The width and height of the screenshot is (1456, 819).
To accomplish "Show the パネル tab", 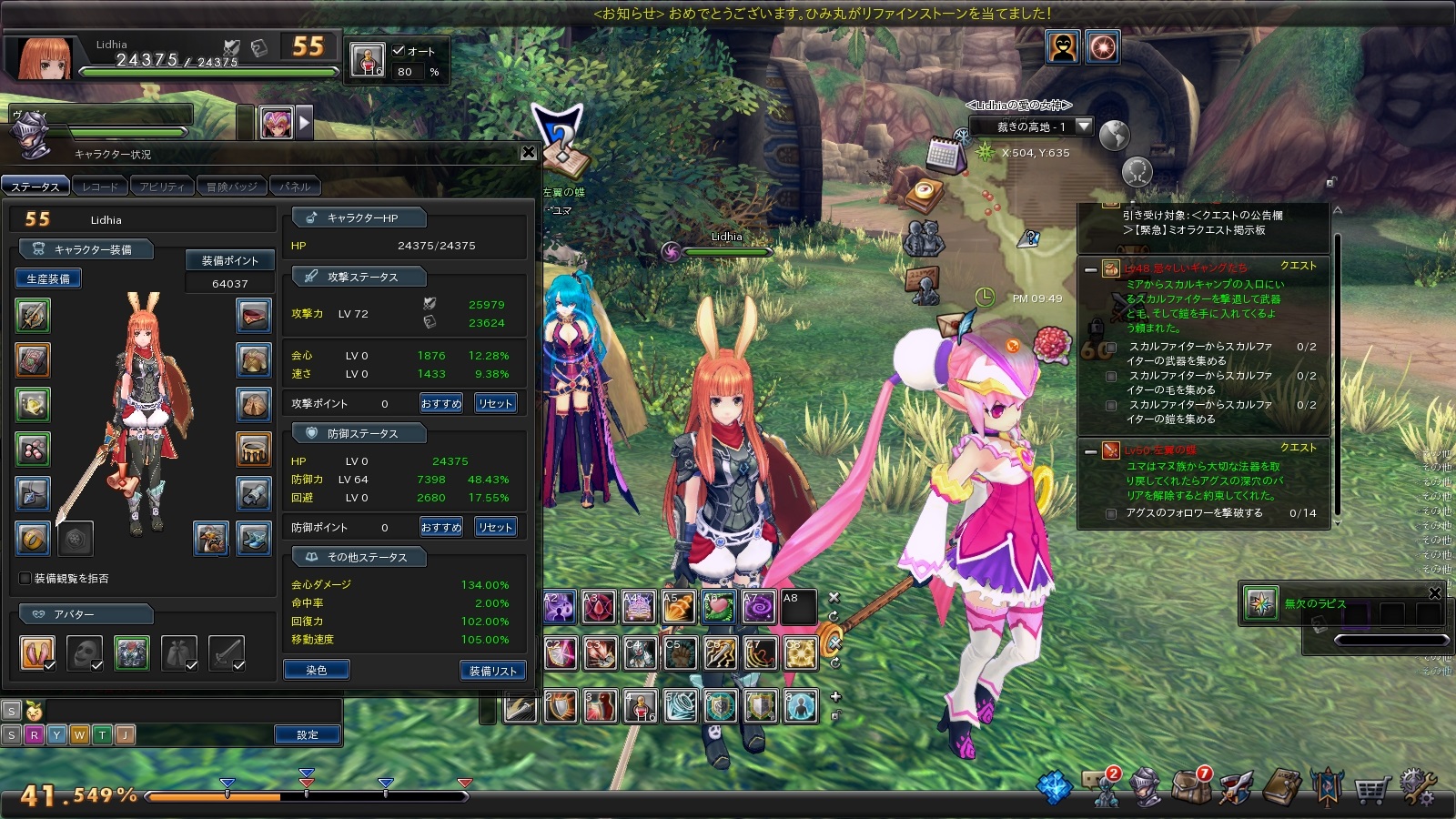I will pos(295,187).
